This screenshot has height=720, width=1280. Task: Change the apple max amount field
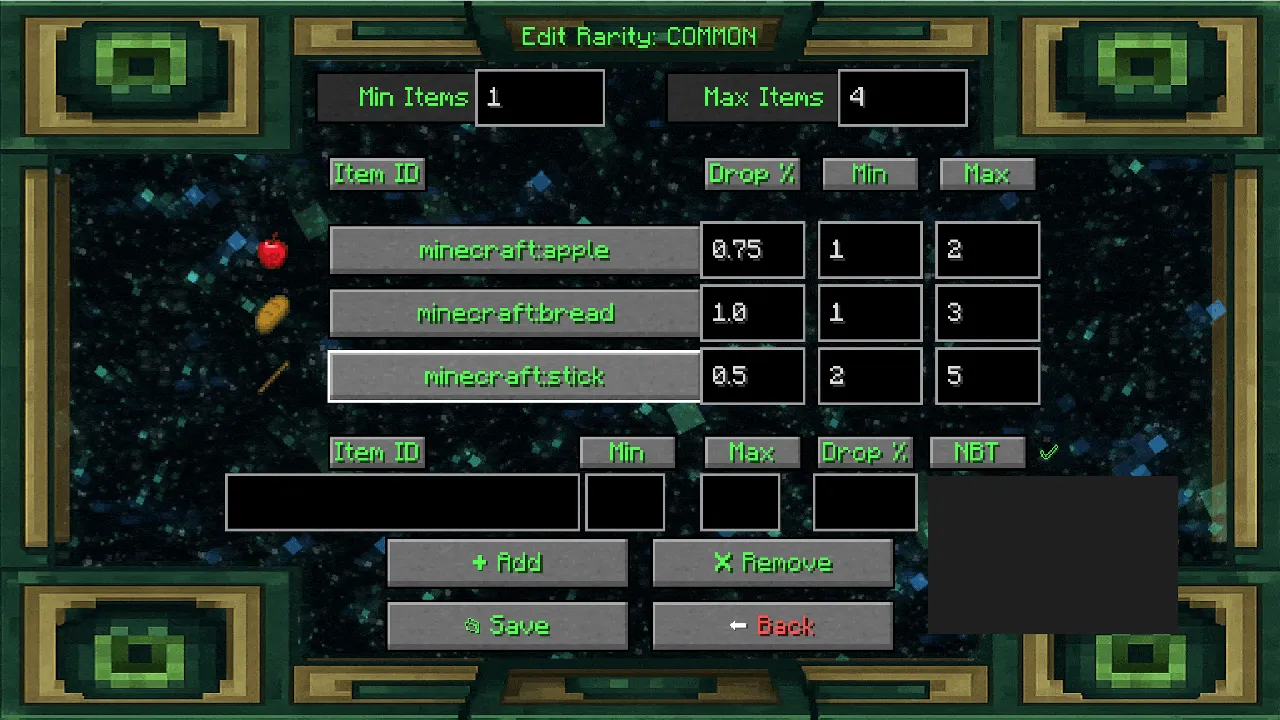tap(987, 250)
